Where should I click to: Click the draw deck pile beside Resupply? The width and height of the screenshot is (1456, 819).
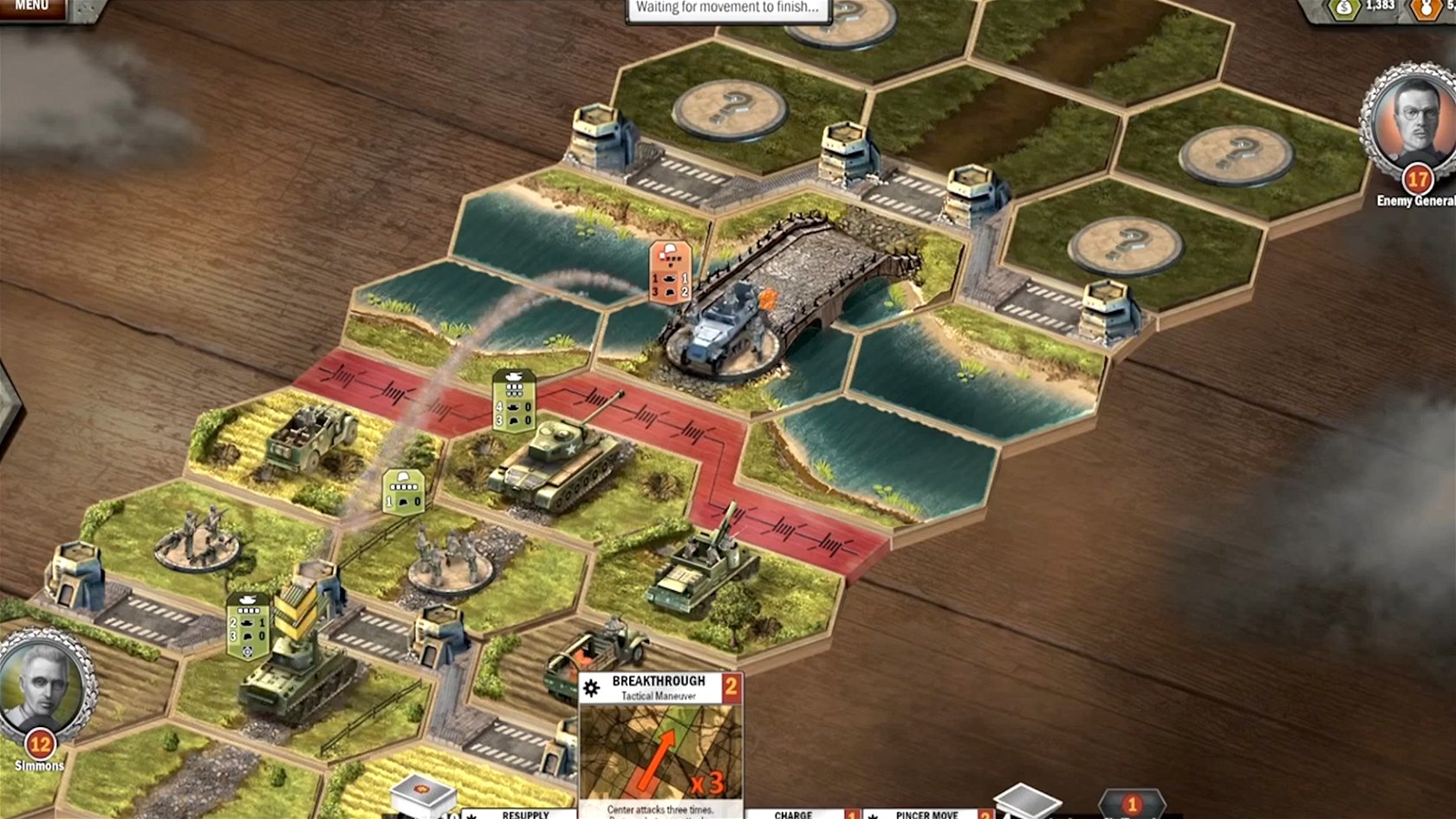(x=423, y=796)
